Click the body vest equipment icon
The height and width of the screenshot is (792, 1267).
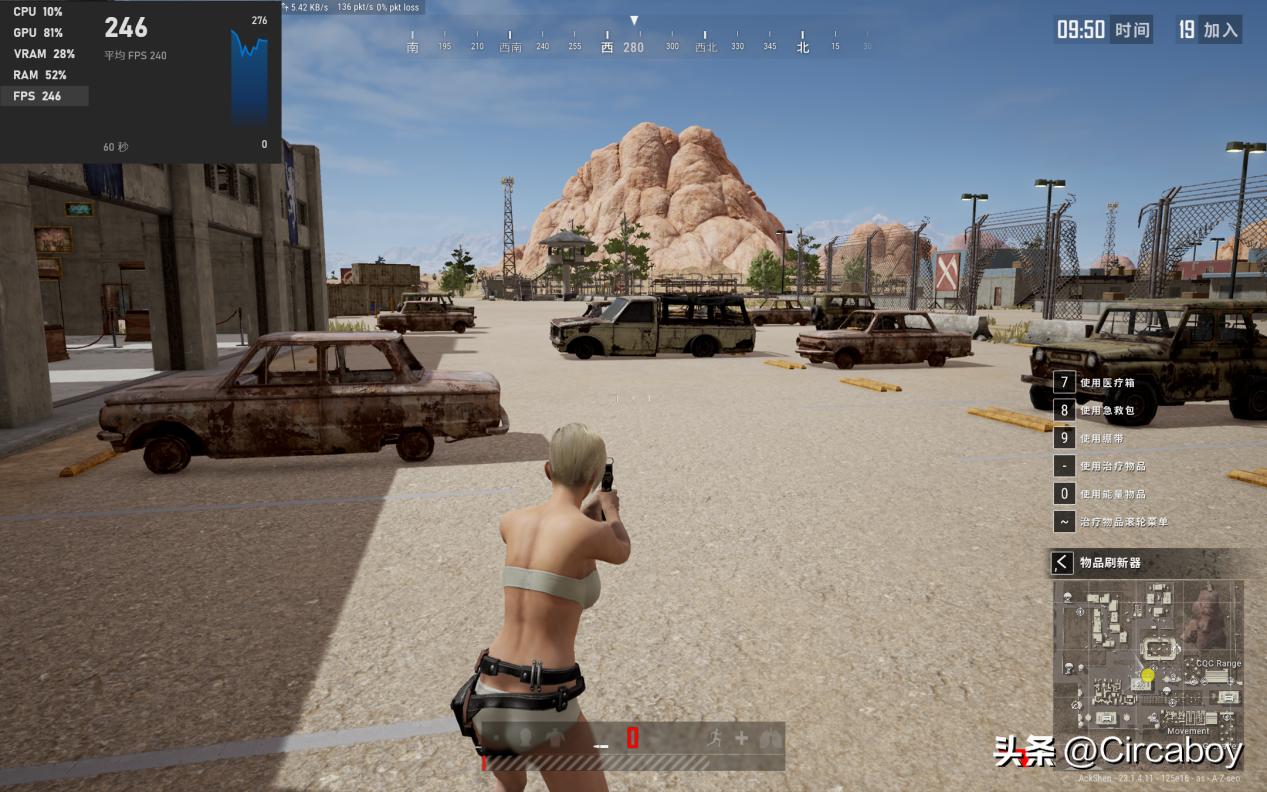(556, 738)
